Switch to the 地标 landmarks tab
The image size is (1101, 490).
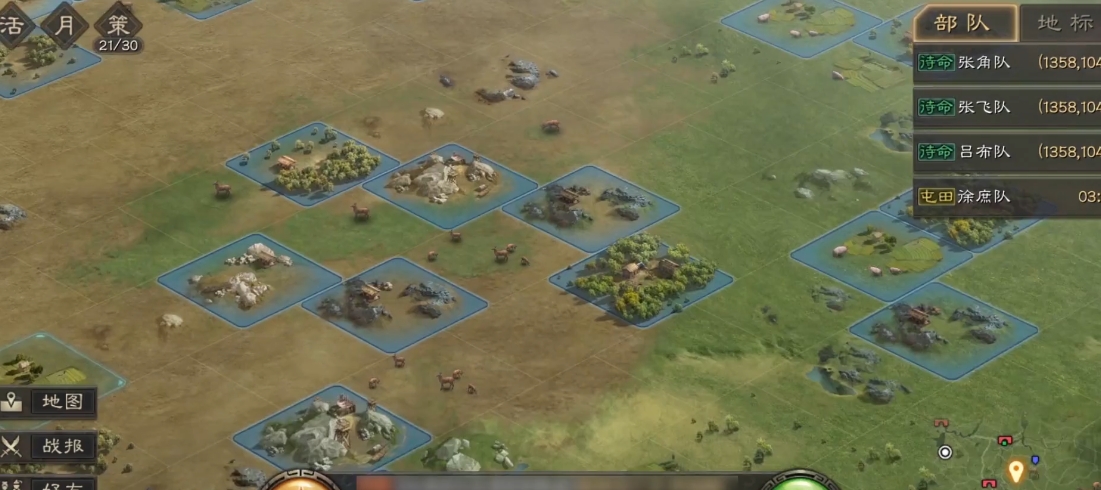click(1064, 23)
